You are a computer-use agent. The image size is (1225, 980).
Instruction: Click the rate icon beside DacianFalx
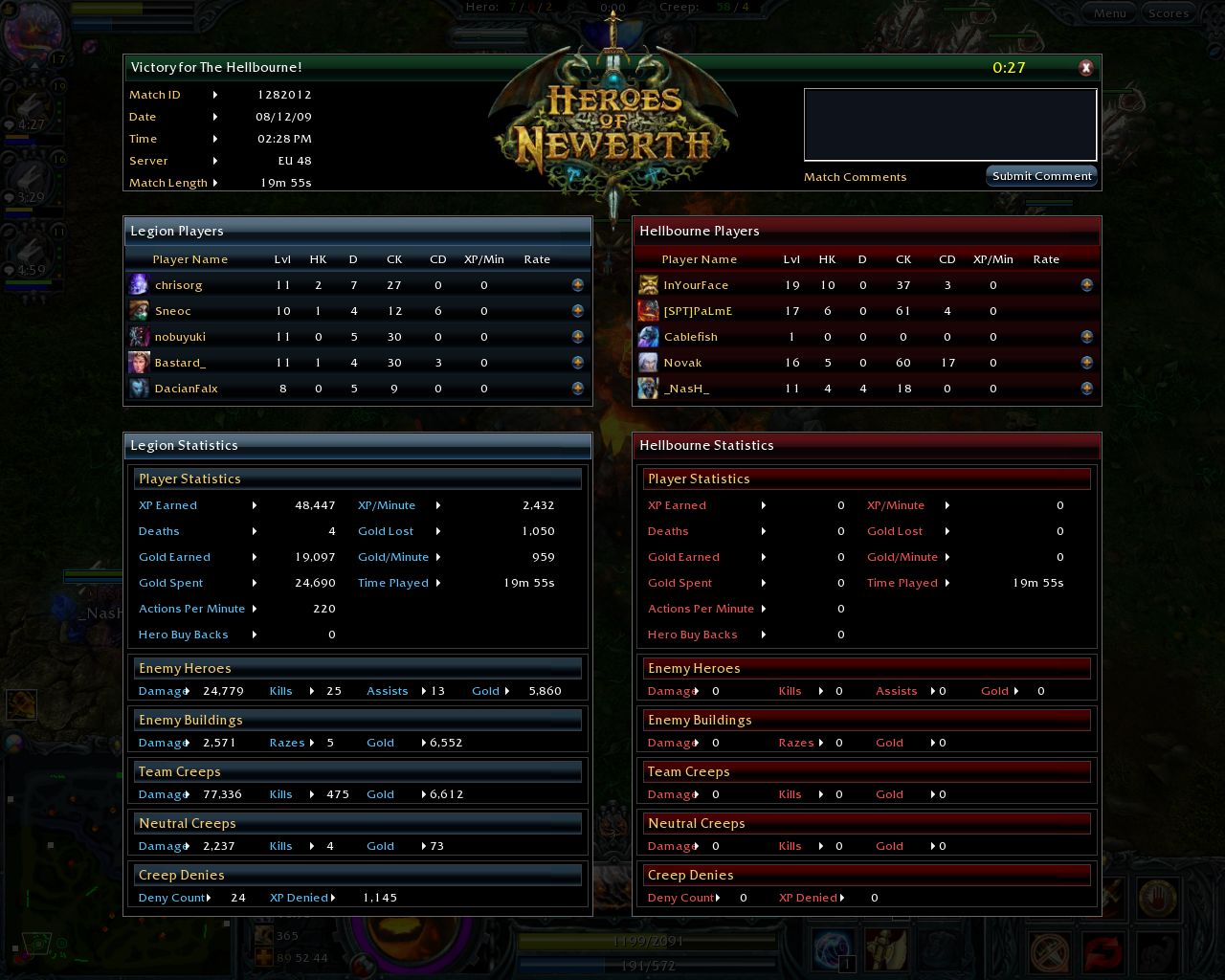[577, 389]
